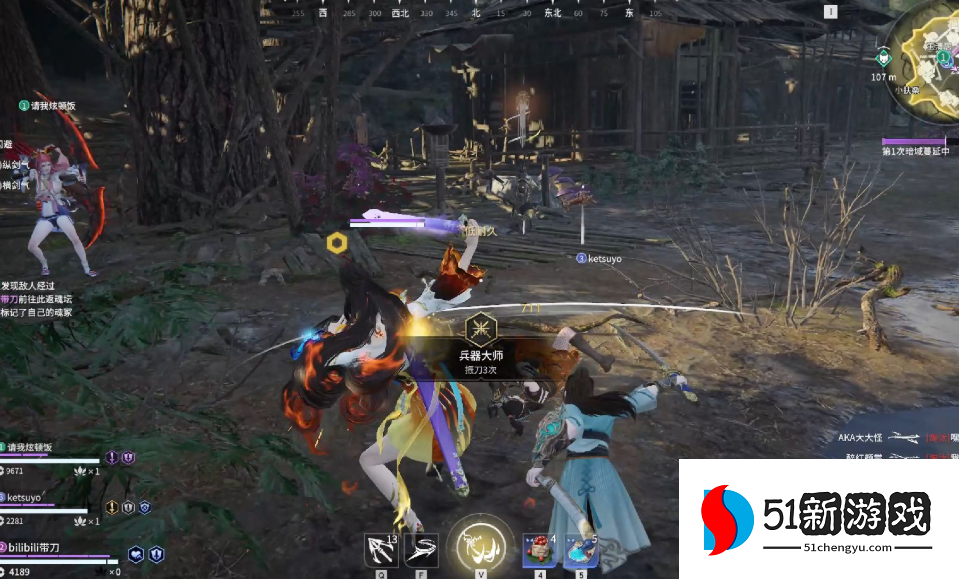959x579 pixels.
Task: Open the 51新游戏 site watermark link
Action: tap(818, 520)
